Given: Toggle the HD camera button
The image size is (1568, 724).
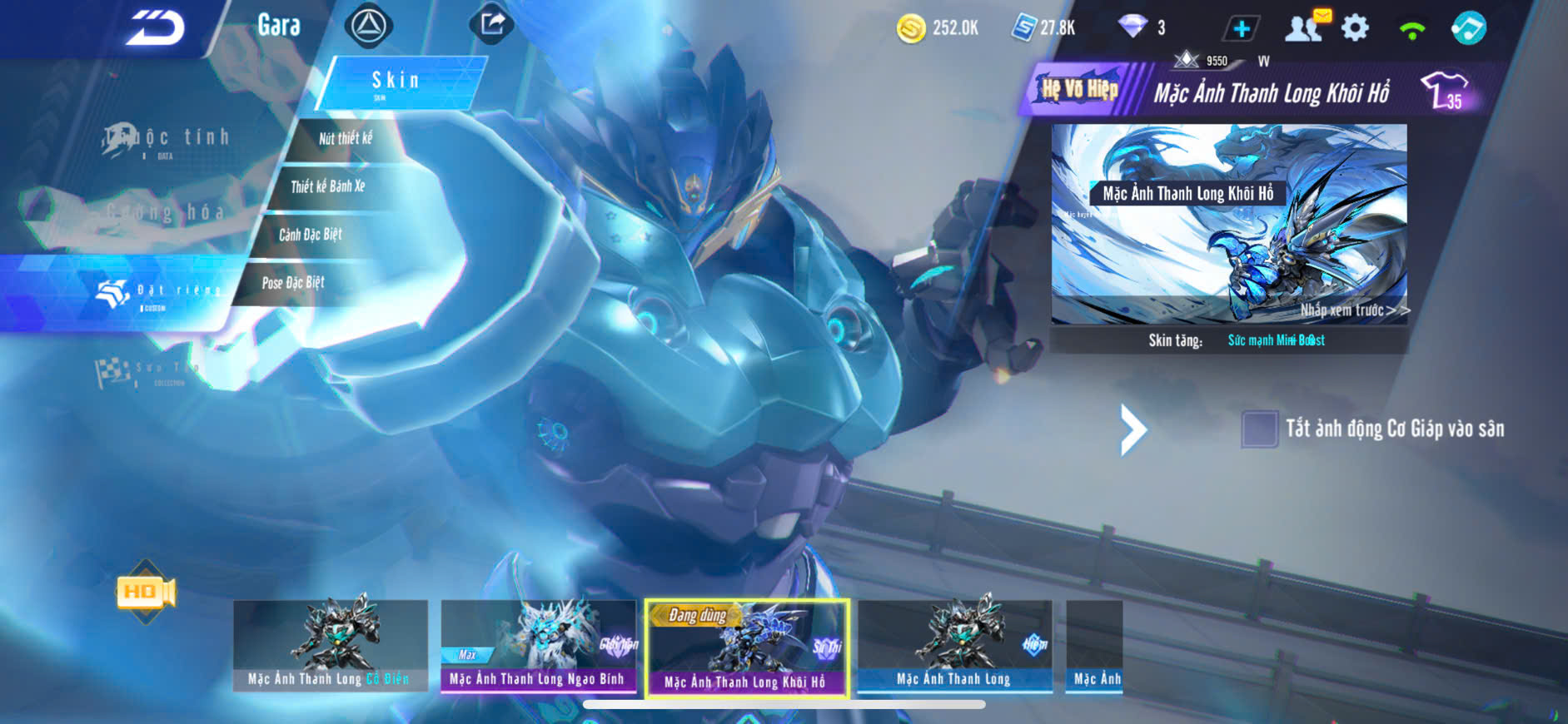Looking at the screenshot, I should point(146,592).
